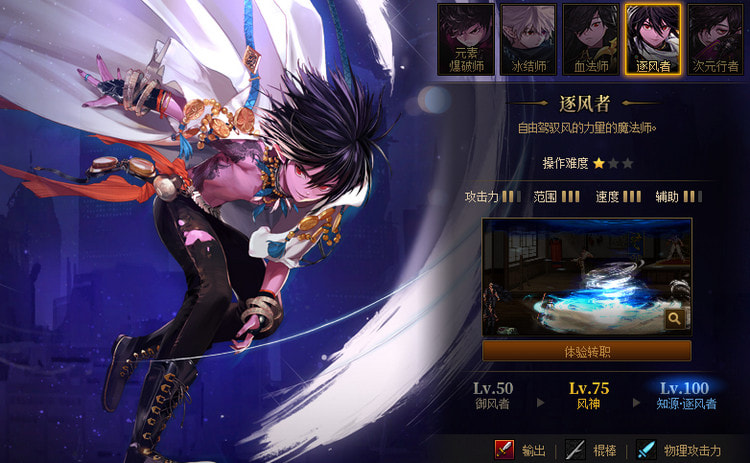Select the 元素爆破师 class portrait
750x463 pixels.
(466, 40)
